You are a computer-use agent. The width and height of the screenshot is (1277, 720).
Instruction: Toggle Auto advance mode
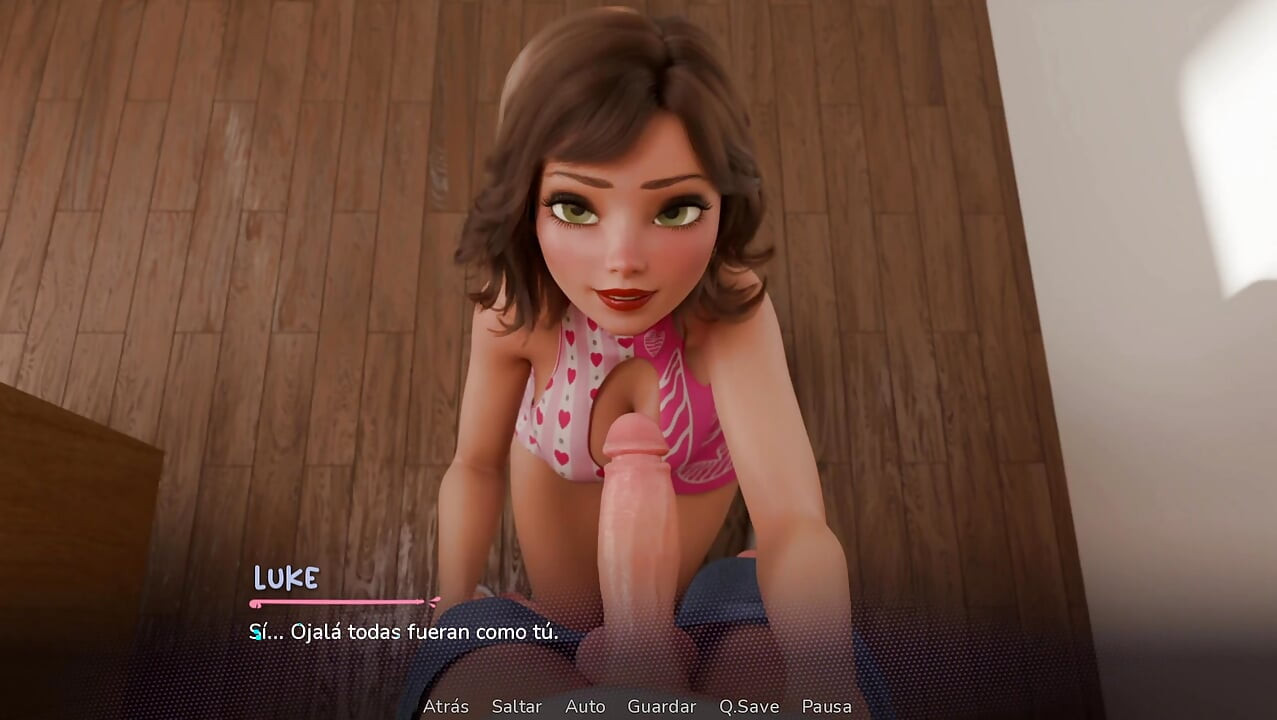(x=585, y=706)
